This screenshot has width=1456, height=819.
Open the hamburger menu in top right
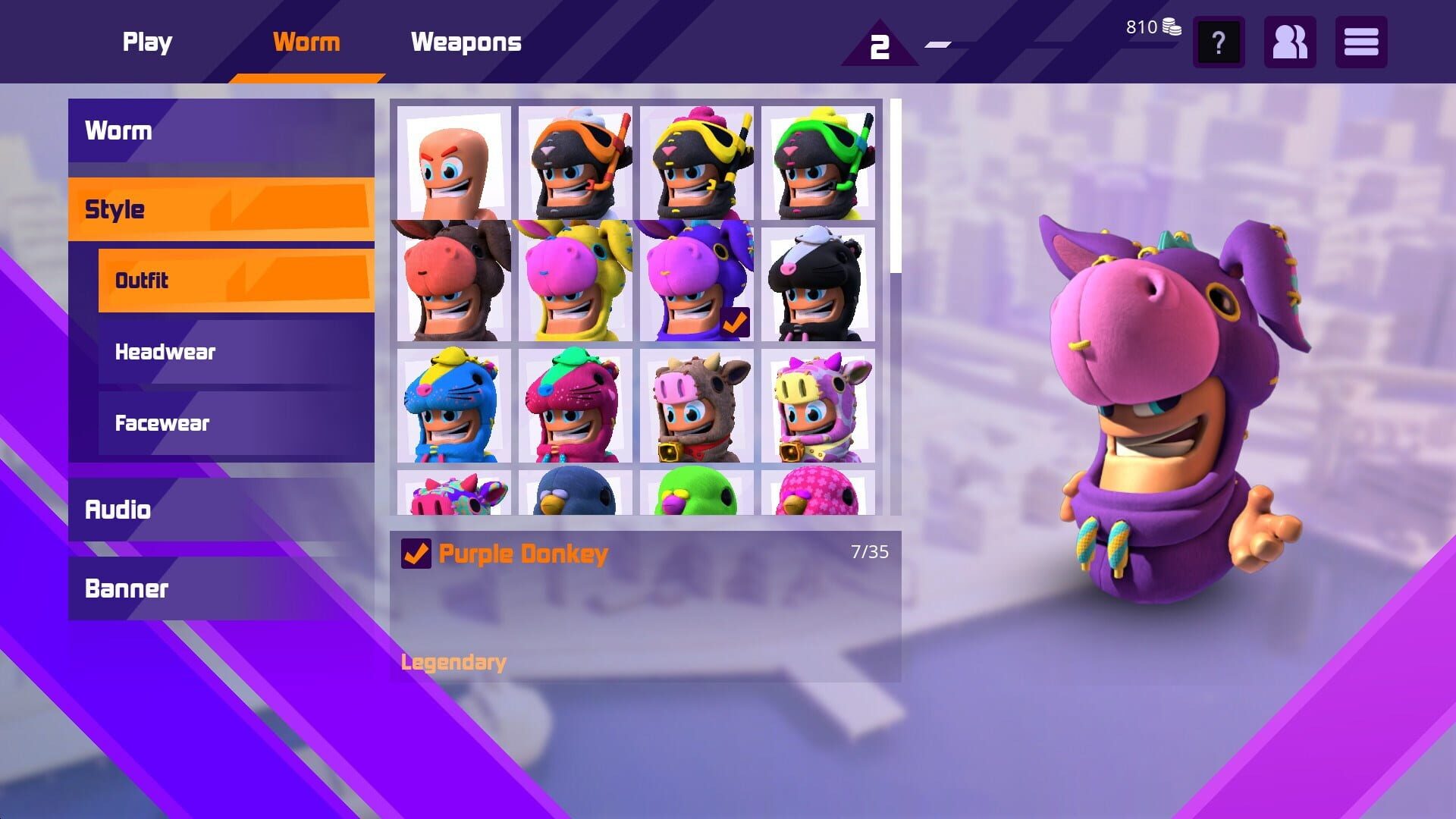[x=1361, y=43]
